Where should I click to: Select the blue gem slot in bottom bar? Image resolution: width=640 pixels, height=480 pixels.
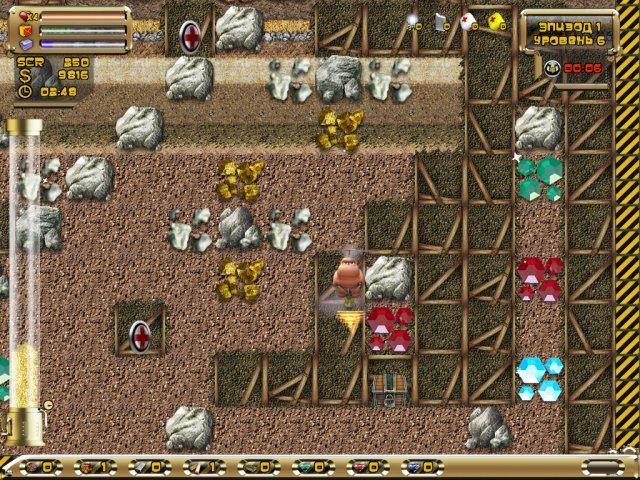(x=416, y=467)
